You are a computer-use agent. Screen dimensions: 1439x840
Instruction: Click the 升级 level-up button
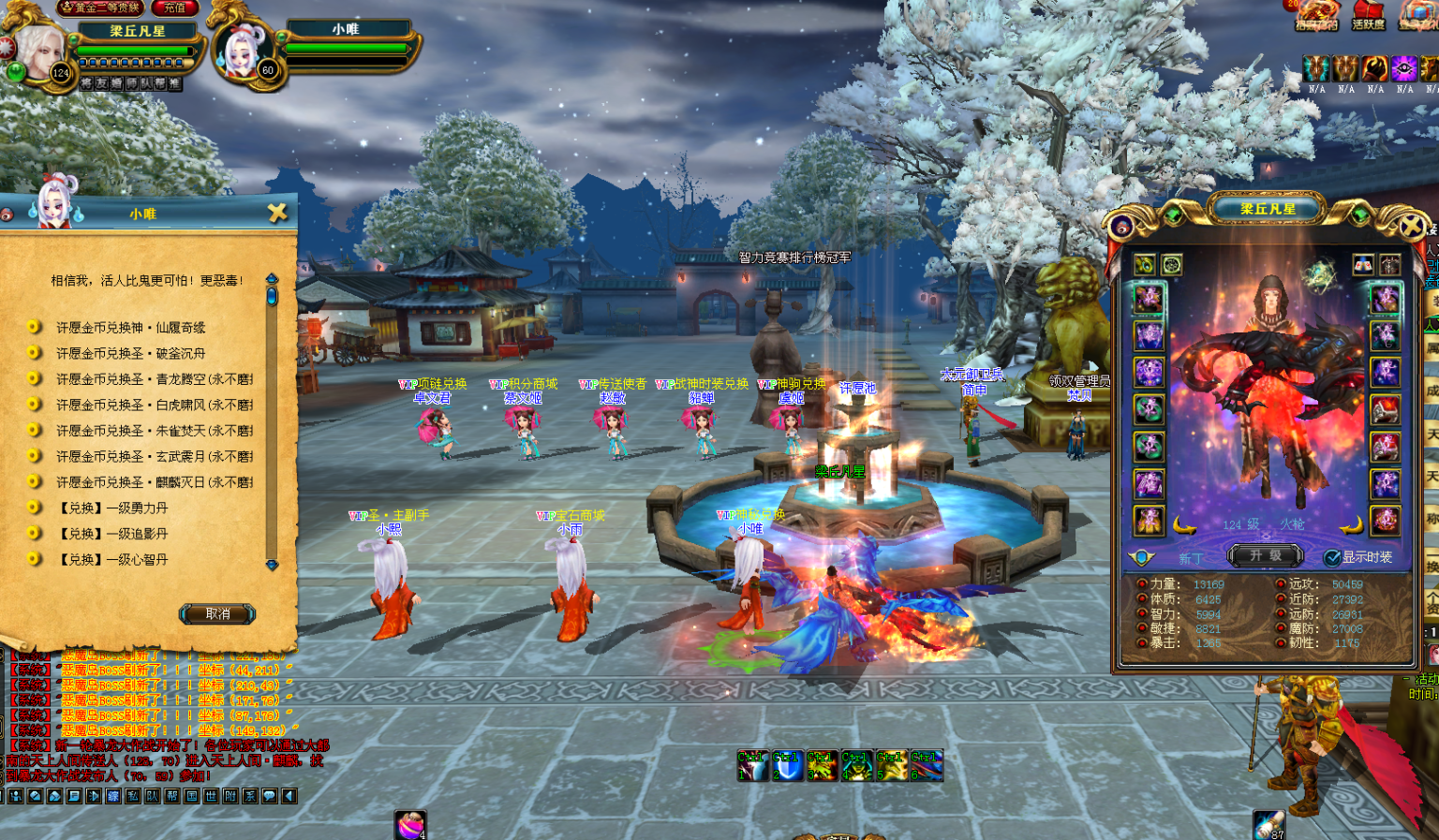1265,555
